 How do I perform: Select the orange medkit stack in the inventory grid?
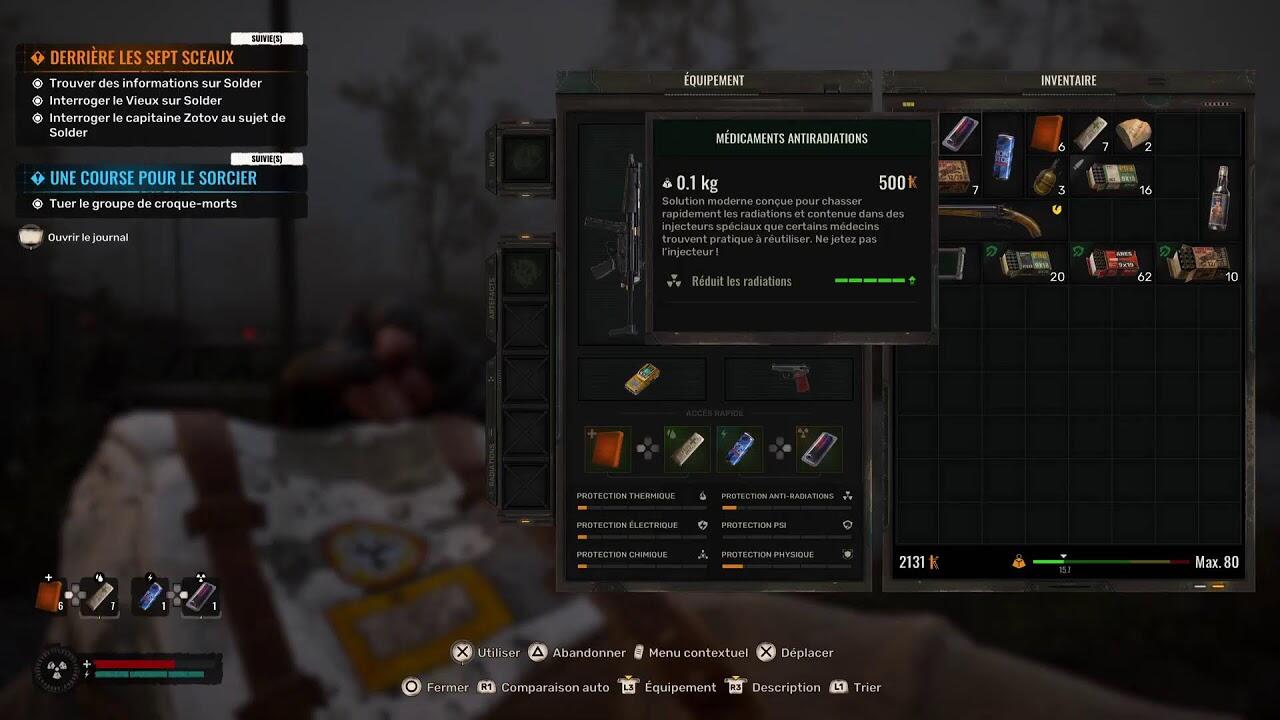click(1047, 133)
